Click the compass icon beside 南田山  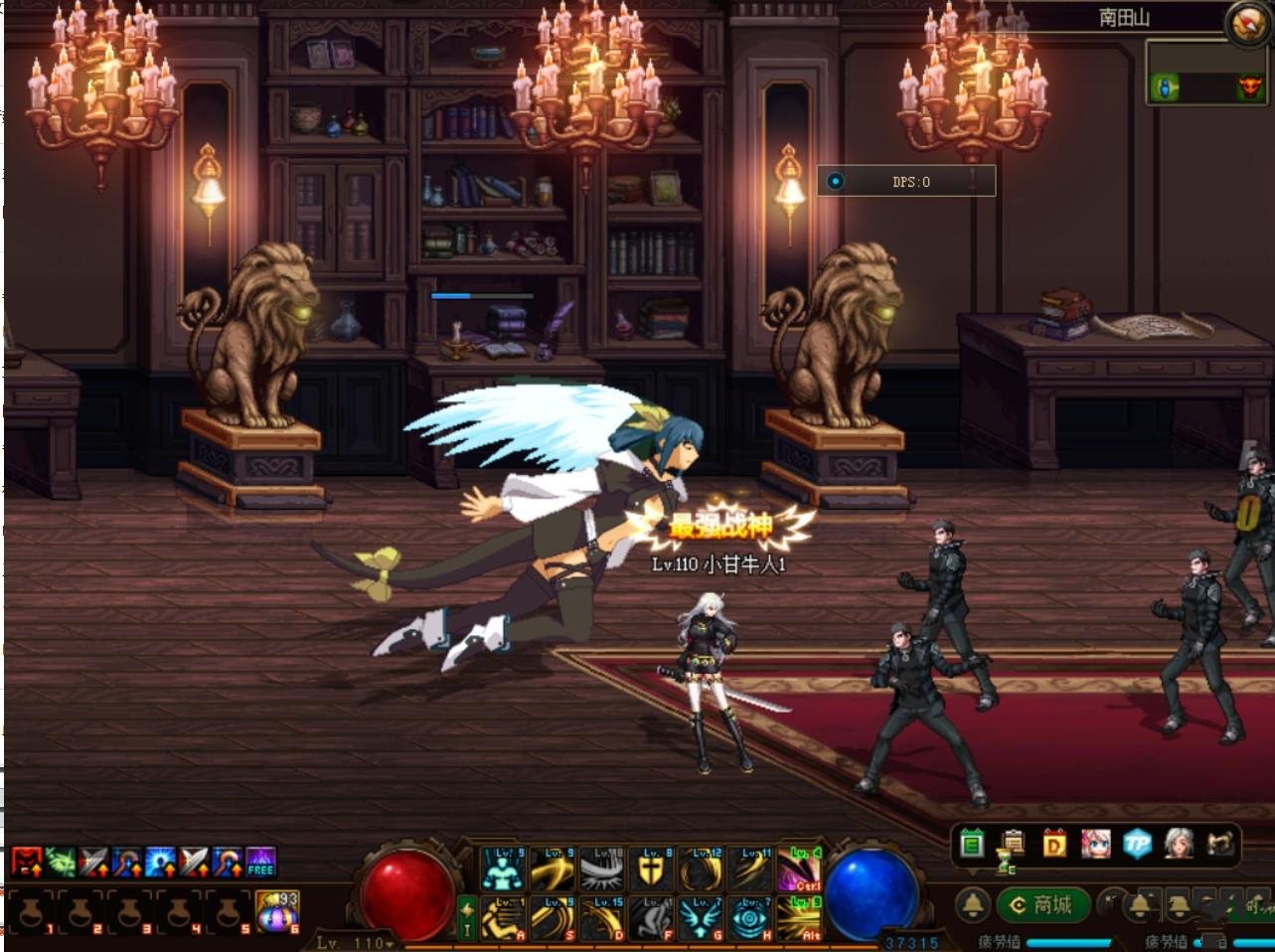pyautogui.click(x=1245, y=22)
